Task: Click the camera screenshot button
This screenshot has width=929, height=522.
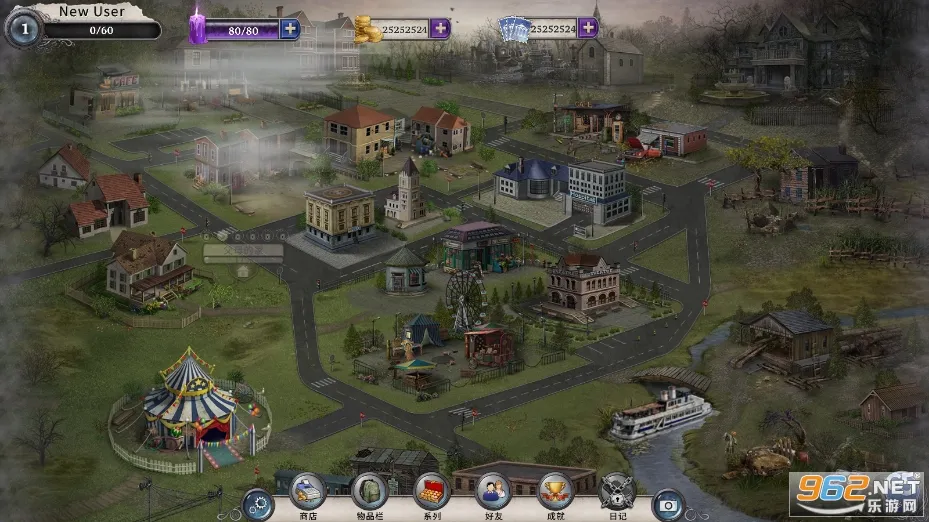Action: tap(668, 504)
